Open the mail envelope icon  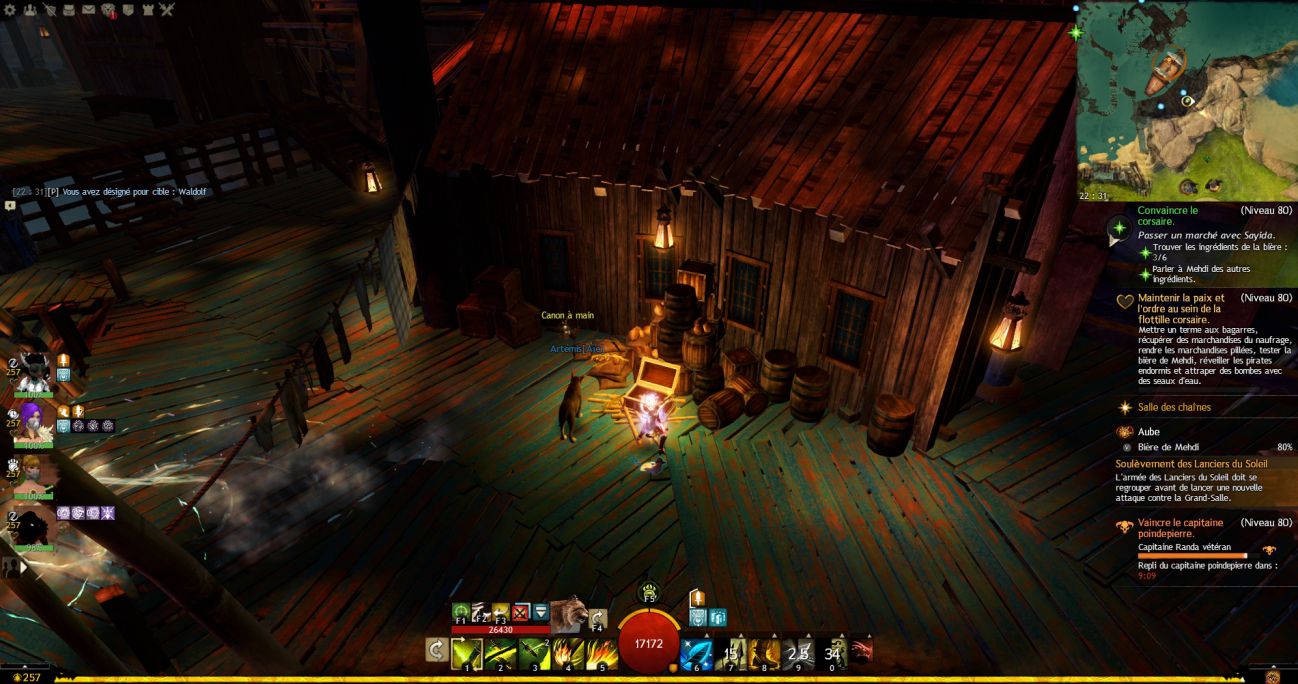(x=88, y=9)
